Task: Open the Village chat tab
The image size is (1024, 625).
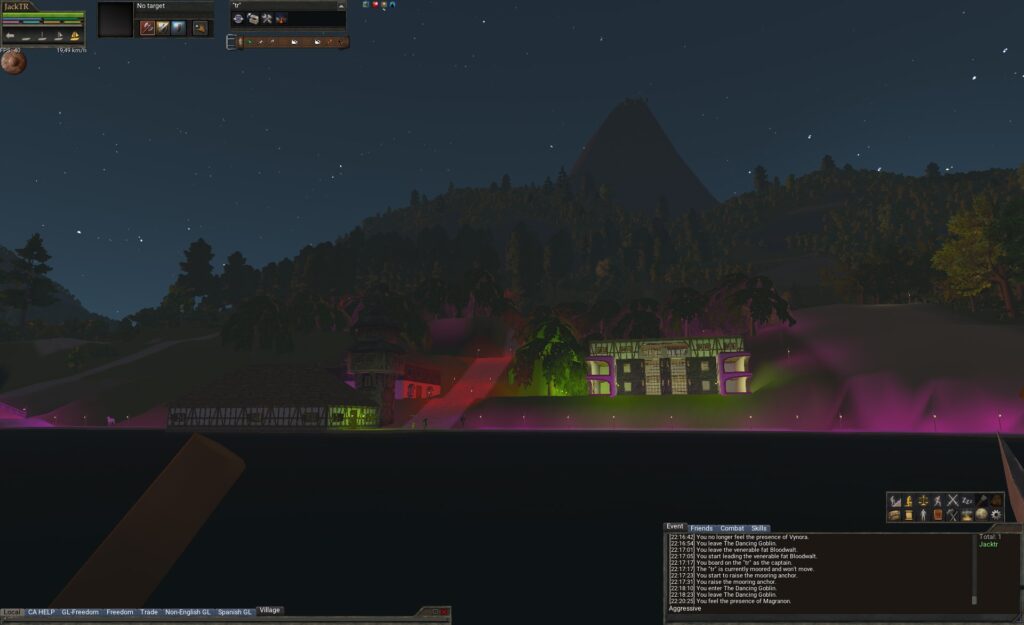Action: tap(270, 610)
